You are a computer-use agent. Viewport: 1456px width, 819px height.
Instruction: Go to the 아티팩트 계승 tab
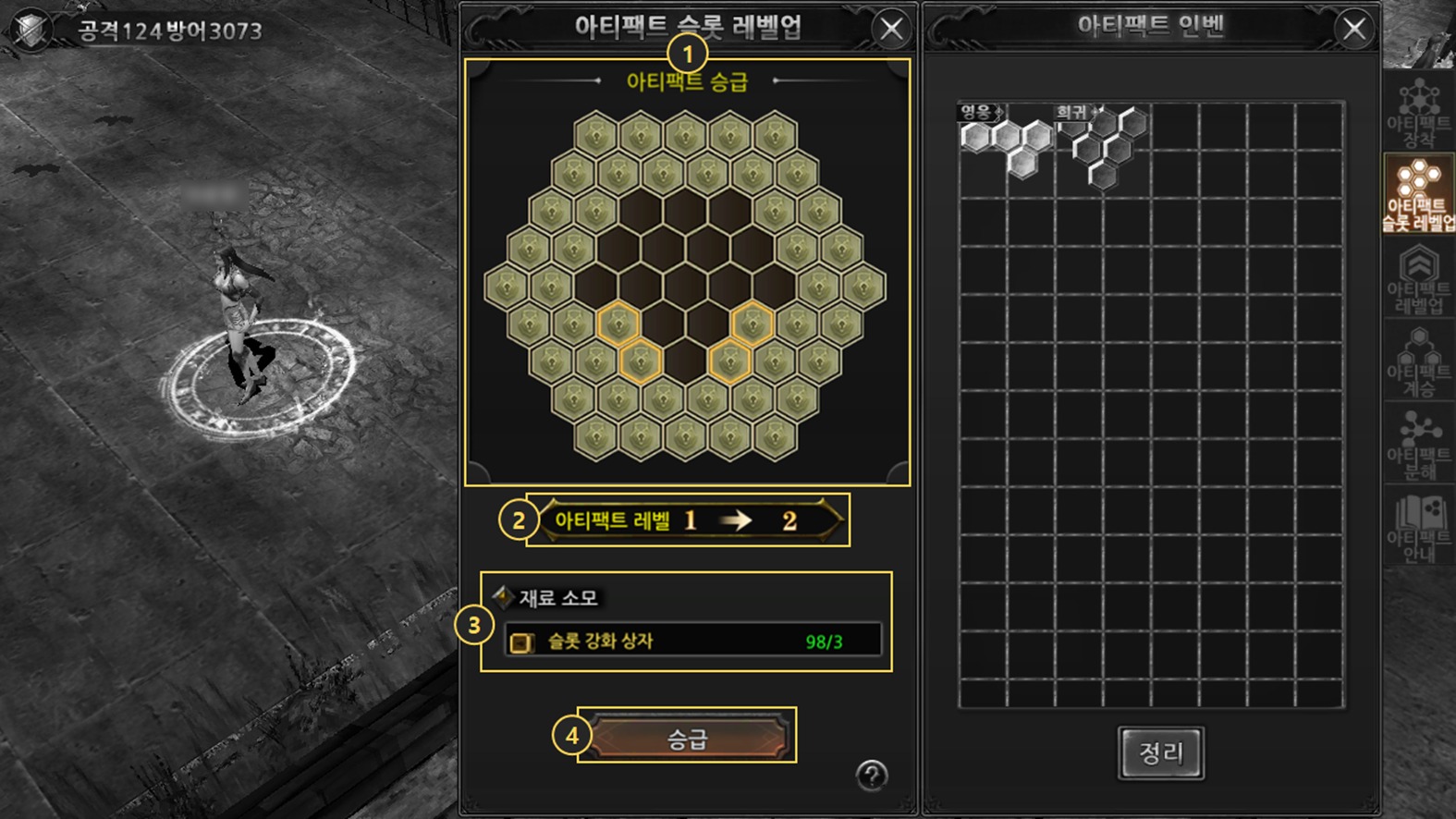1418,362
